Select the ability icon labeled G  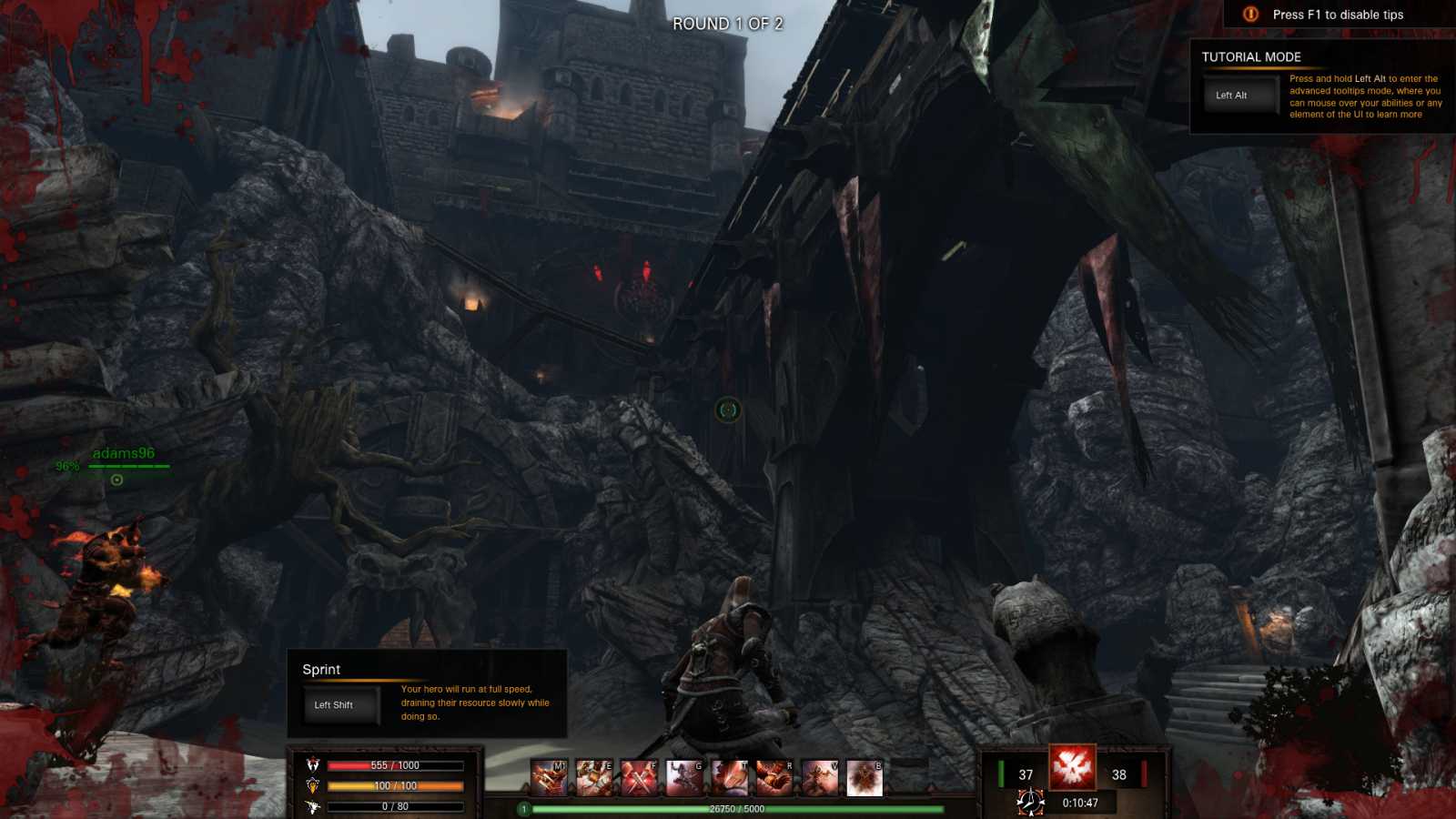684,778
